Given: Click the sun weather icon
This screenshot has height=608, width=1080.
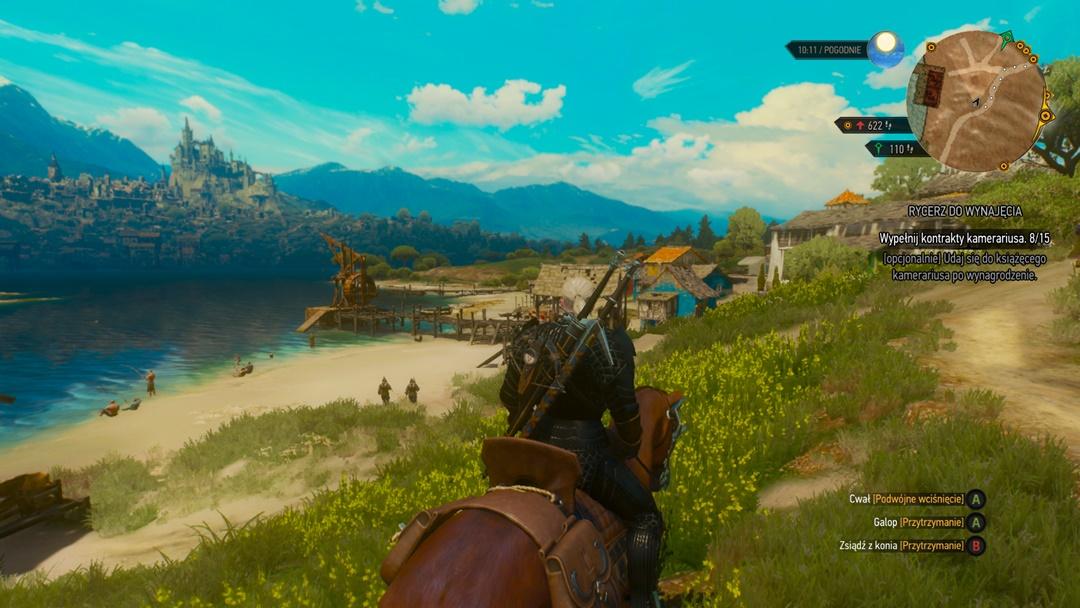Looking at the screenshot, I should coord(885,49).
